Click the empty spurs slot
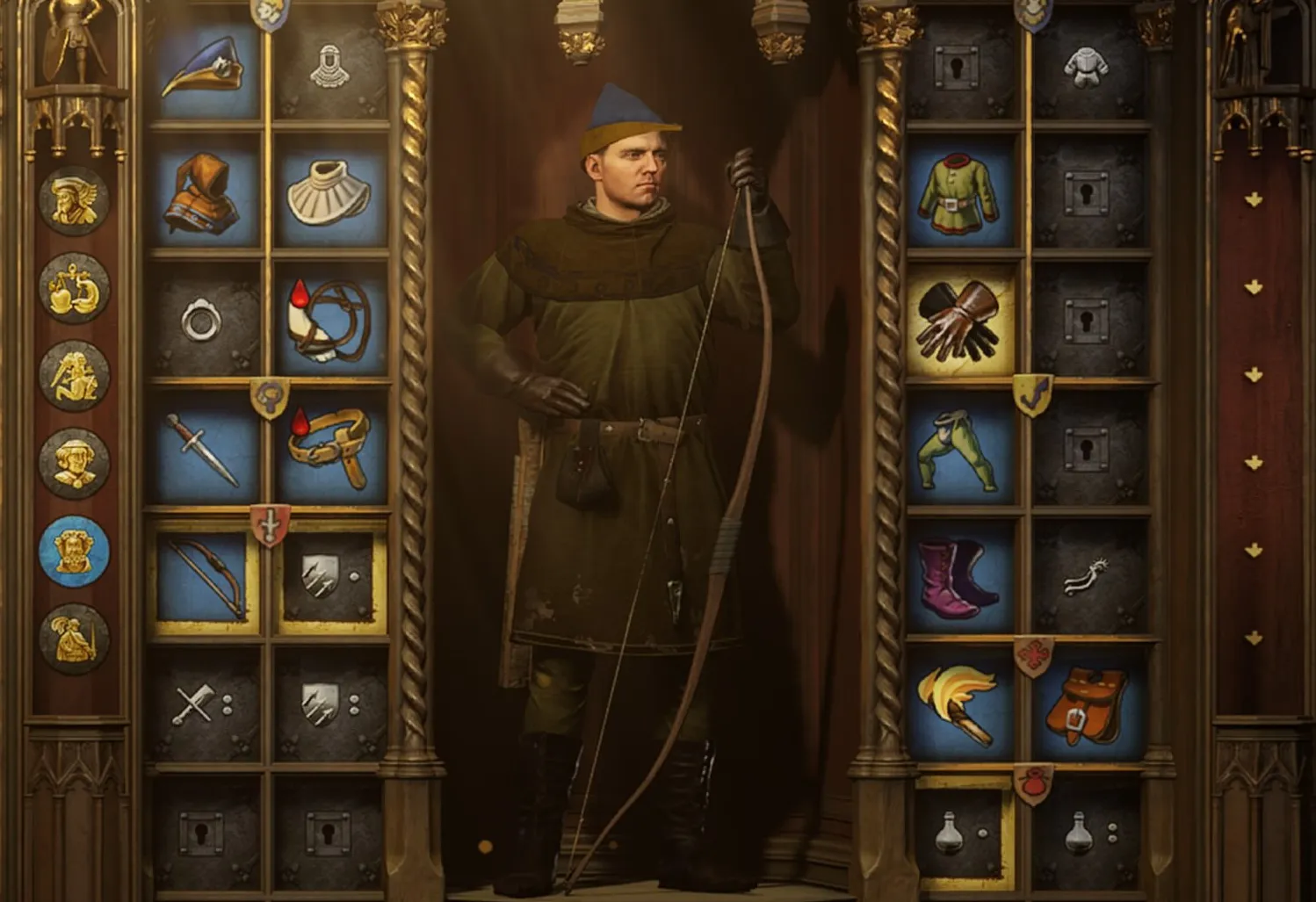The width and height of the screenshot is (1316, 902). point(1089,576)
